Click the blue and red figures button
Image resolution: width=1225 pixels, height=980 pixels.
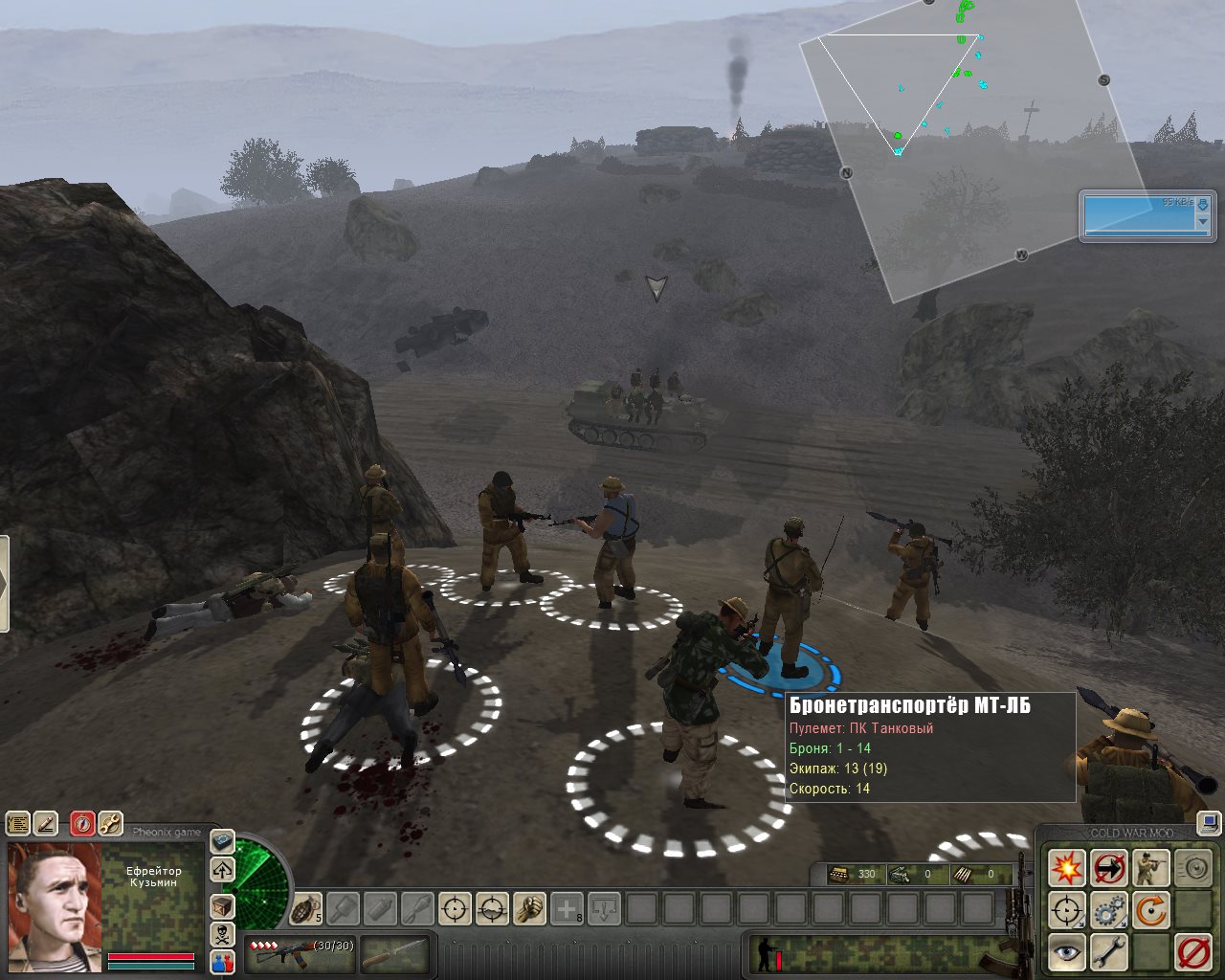(222, 963)
